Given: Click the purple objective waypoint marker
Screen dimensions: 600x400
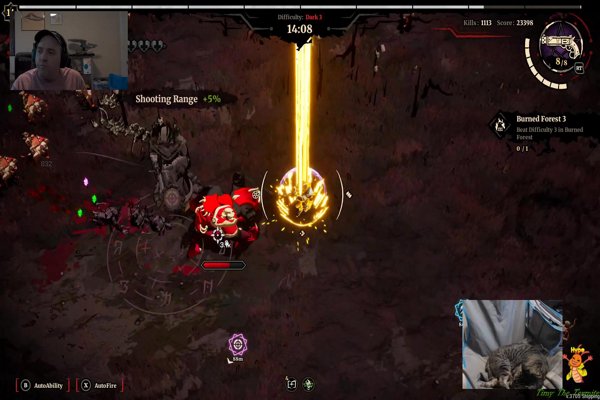Looking at the screenshot, I should click(237, 343).
